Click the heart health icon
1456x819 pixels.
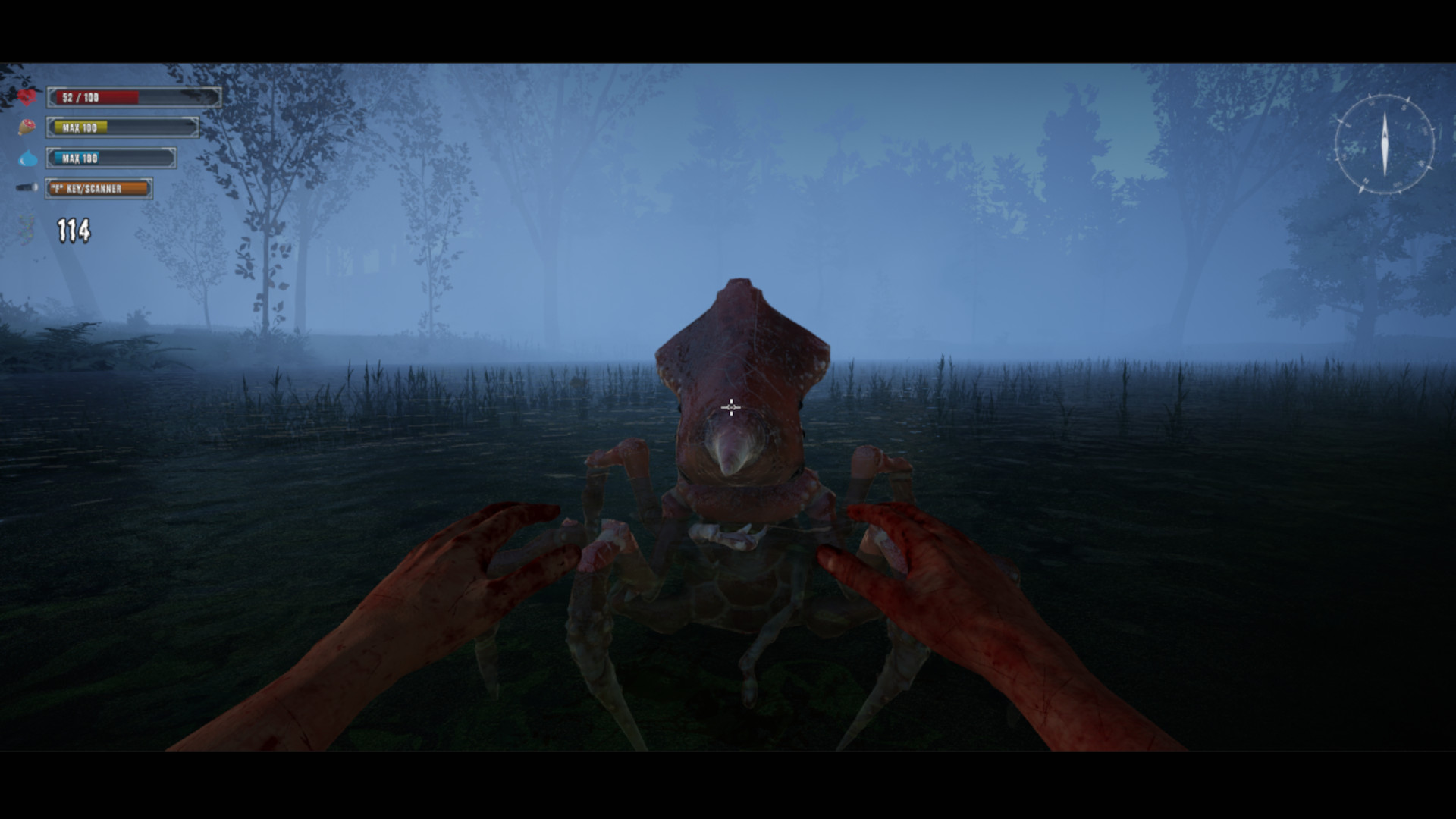pos(27,96)
